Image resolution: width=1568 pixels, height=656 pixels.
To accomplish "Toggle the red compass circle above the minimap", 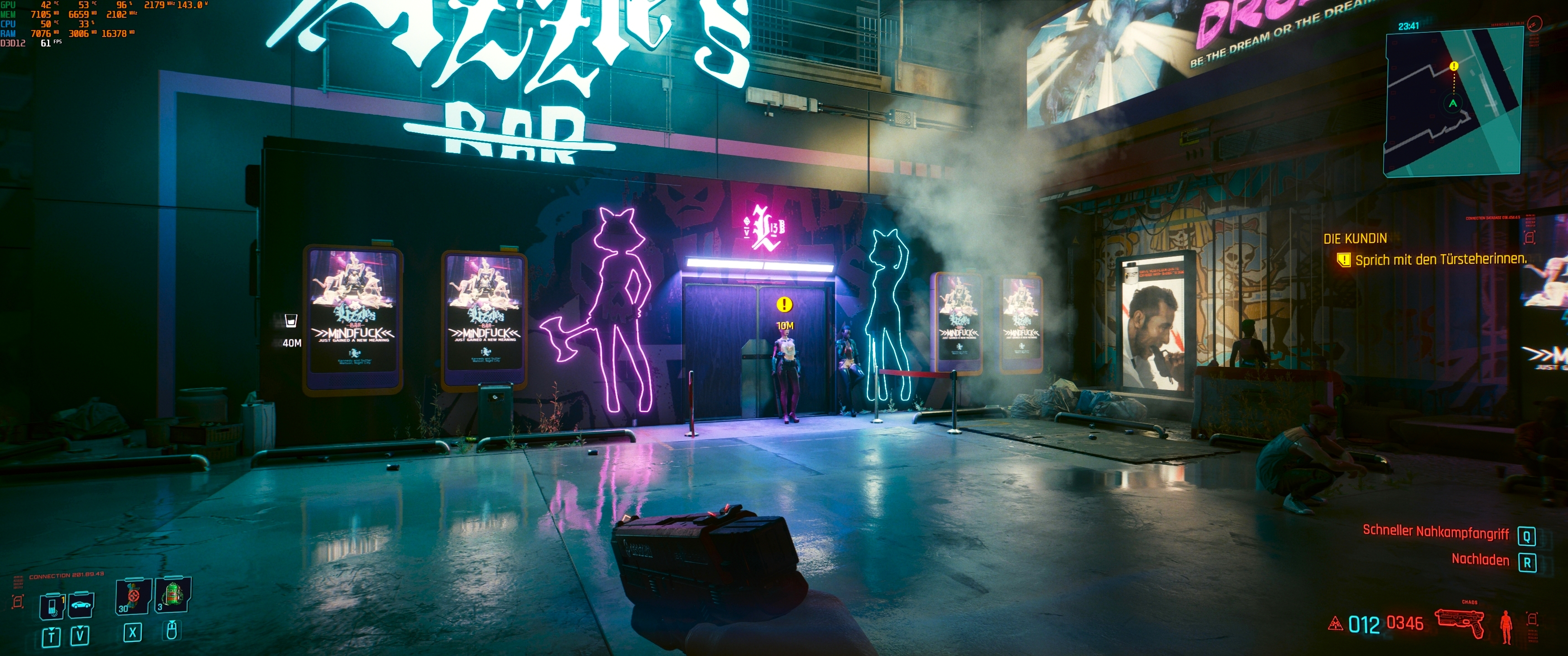I will [1535, 23].
